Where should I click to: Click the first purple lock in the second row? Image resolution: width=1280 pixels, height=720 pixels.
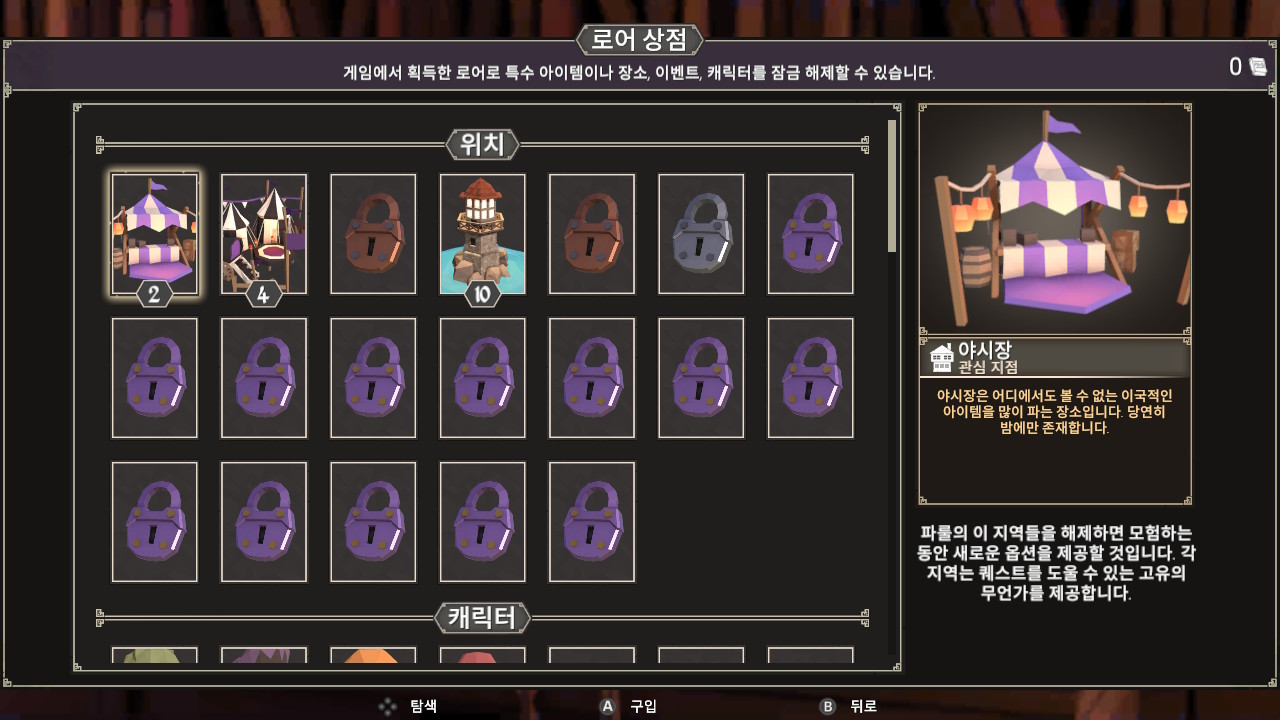[154, 377]
